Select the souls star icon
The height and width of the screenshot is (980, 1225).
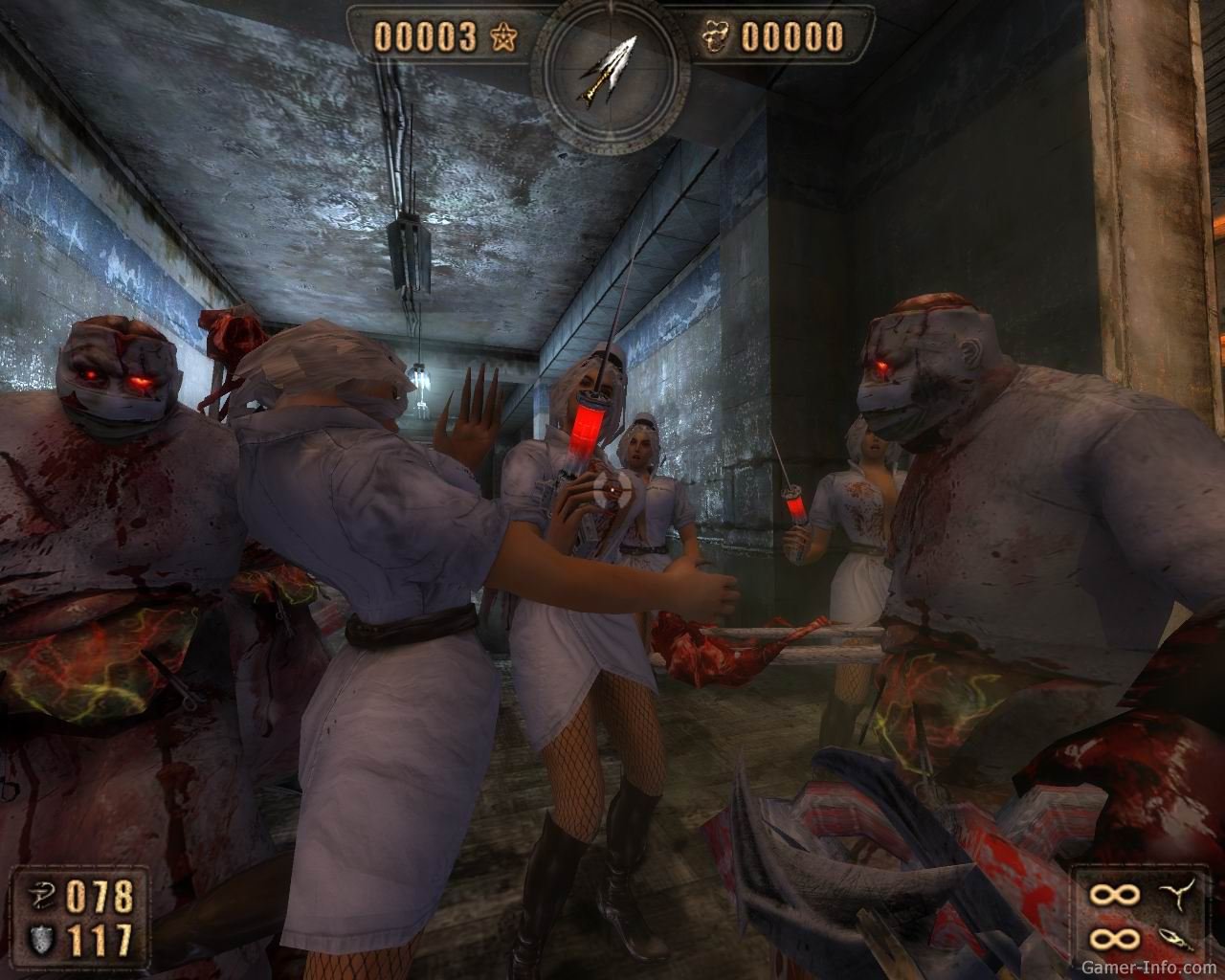pyautogui.click(x=501, y=37)
